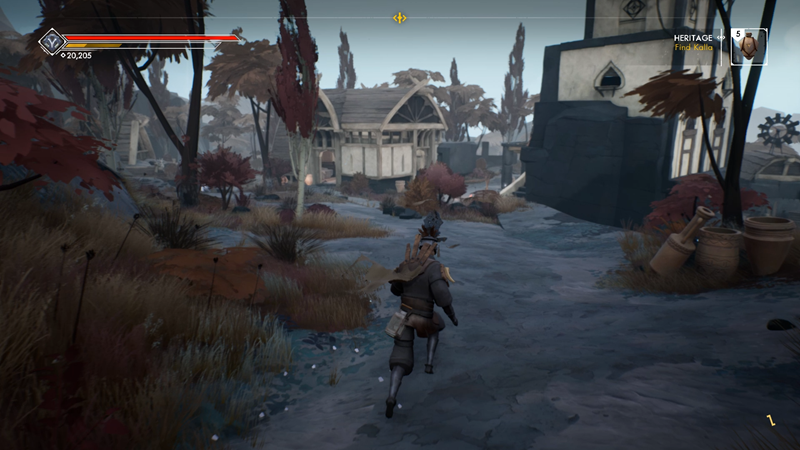Click the yellow compass objective marker
The height and width of the screenshot is (450, 800).
[399, 18]
